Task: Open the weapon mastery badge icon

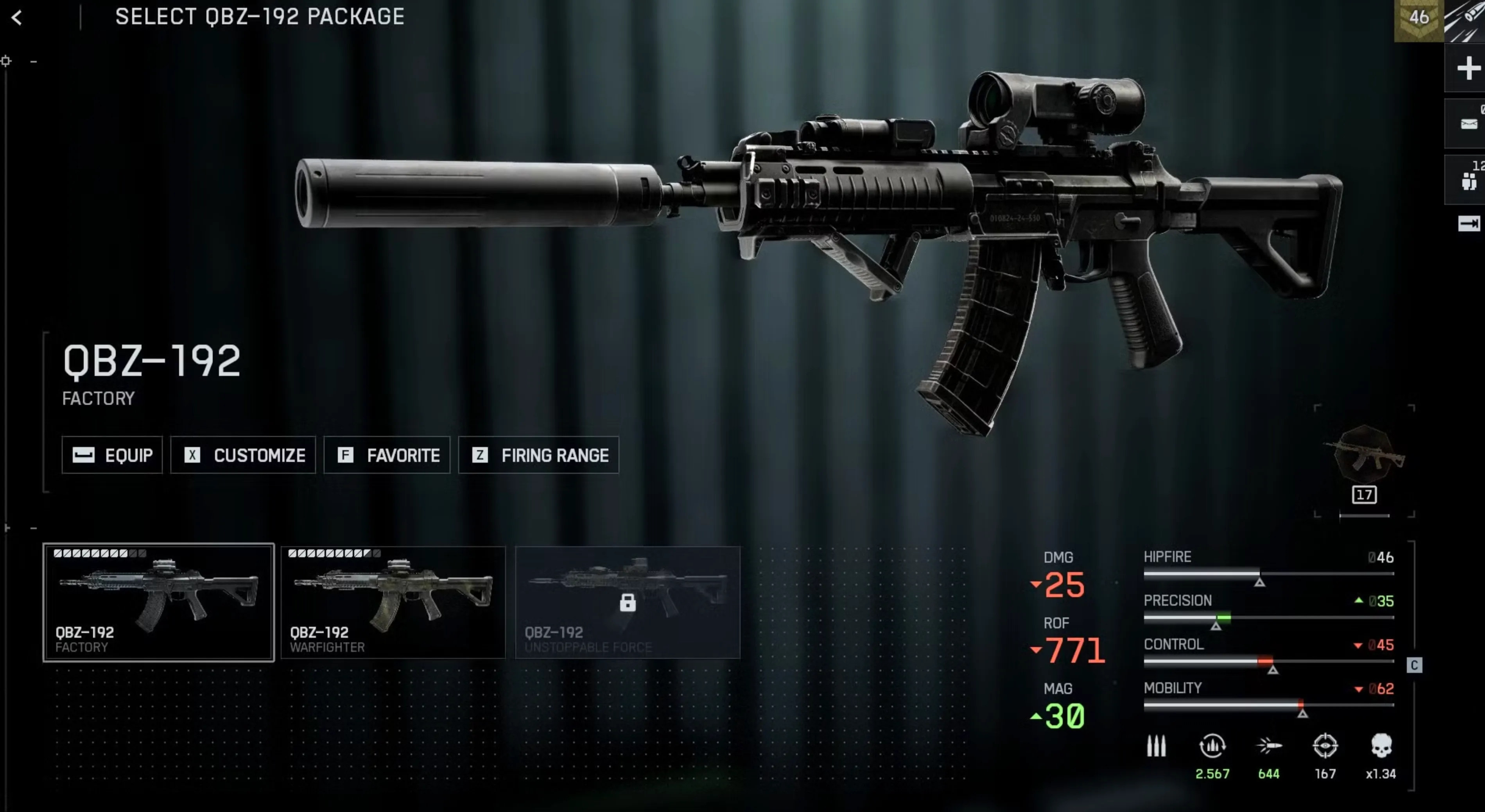Action: click(x=1364, y=455)
